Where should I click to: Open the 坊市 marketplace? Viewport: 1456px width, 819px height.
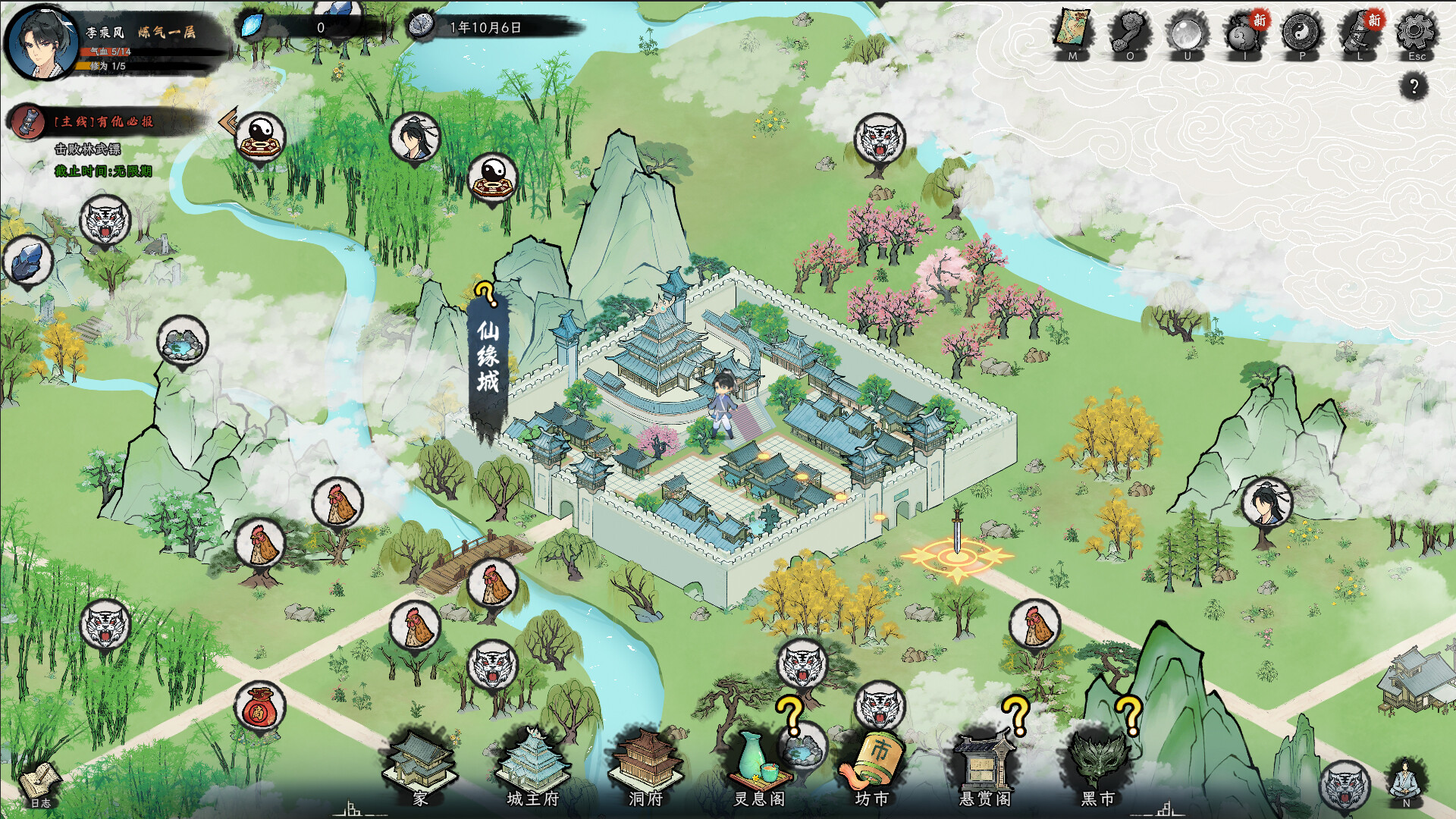tap(872, 766)
